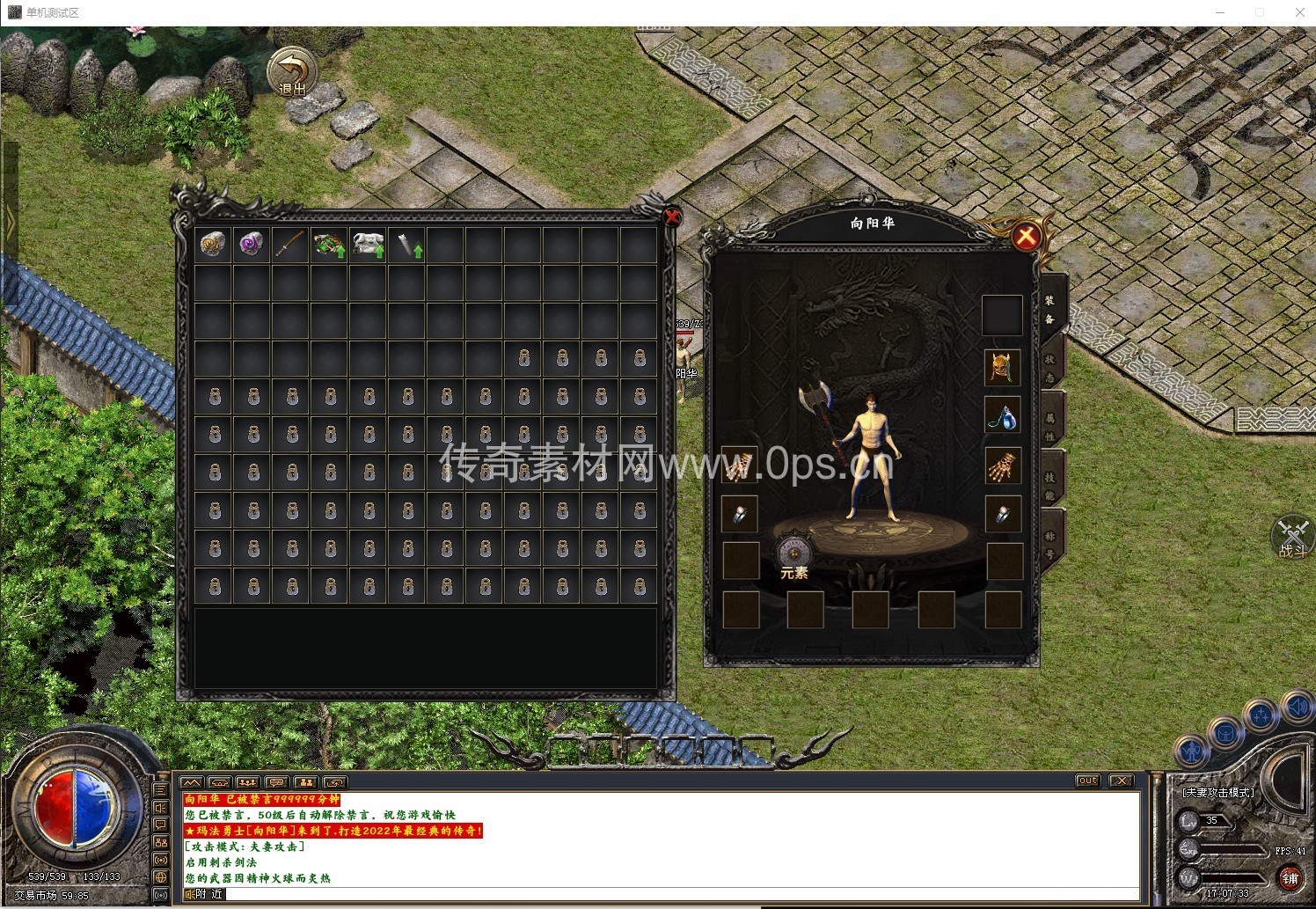Select the green armor item in bag

tap(329, 245)
